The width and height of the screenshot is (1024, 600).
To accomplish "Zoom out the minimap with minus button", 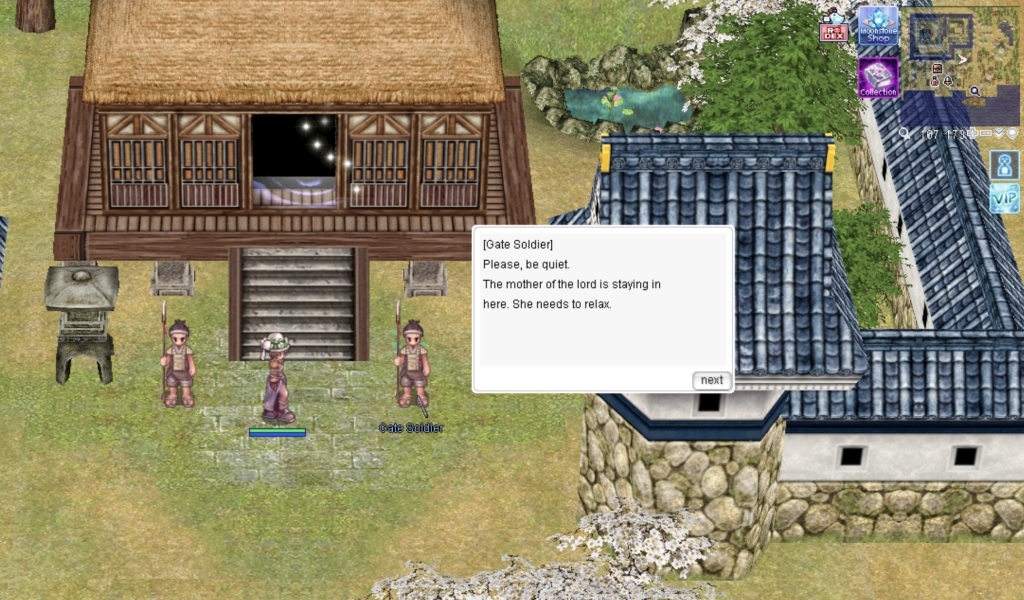I will click(x=986, y=133).
